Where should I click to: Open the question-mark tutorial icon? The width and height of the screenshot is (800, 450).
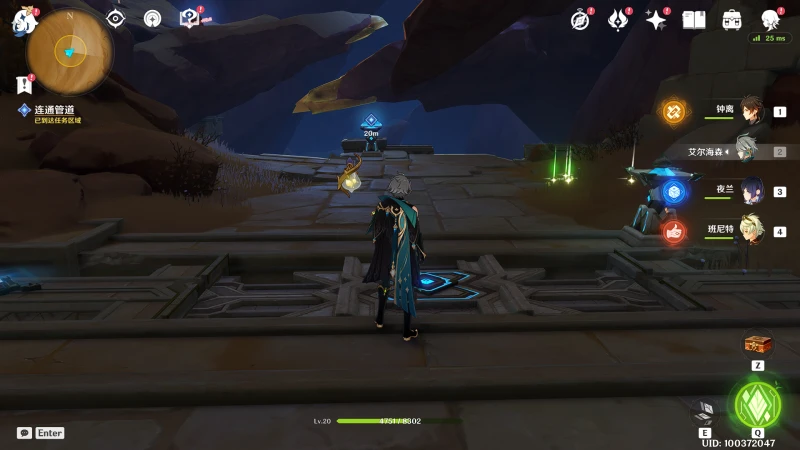coord(188,19)
